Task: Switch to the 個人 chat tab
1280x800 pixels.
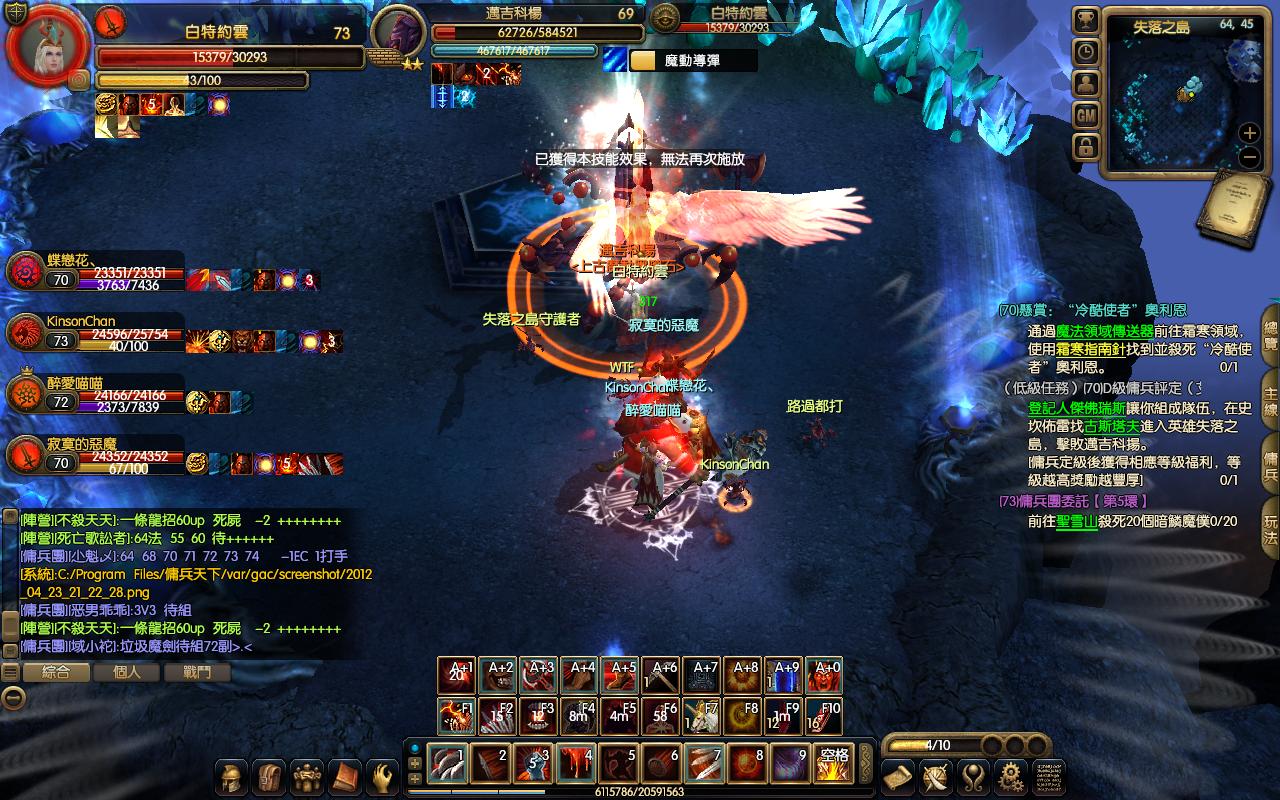Action: (x=127, y=672)
